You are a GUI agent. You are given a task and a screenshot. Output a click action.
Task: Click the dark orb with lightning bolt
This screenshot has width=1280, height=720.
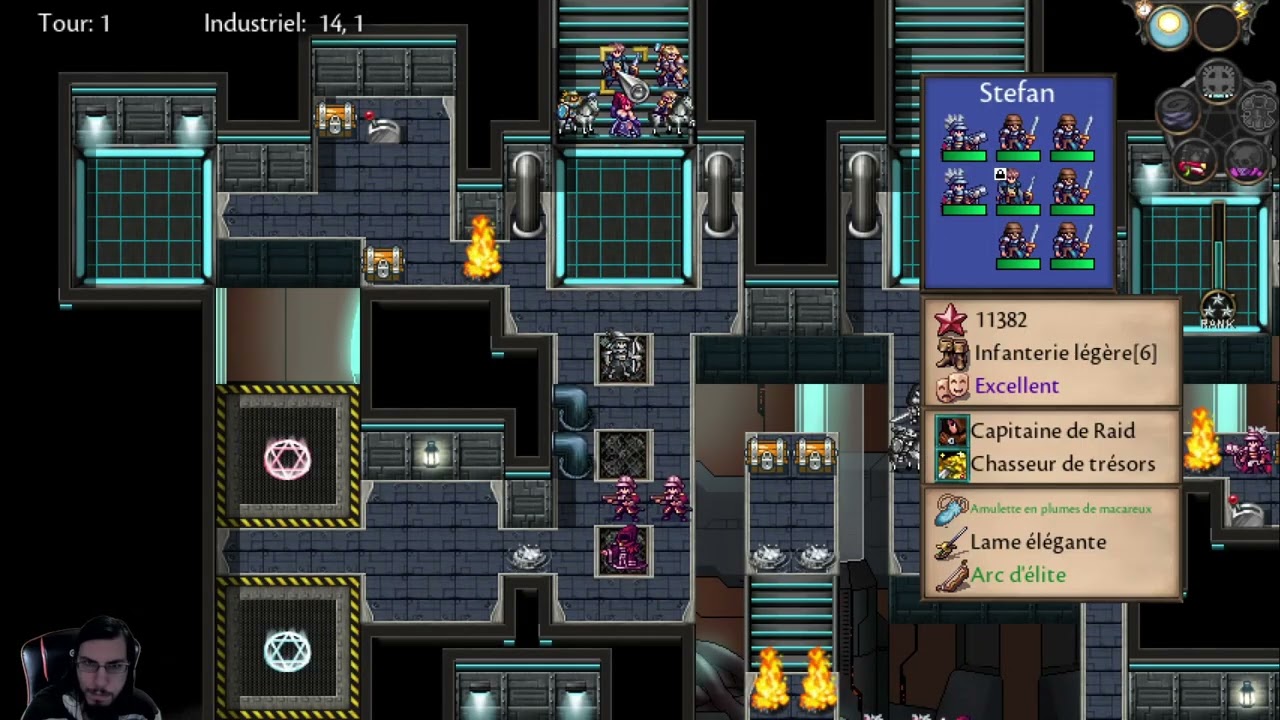(1219, 27)
